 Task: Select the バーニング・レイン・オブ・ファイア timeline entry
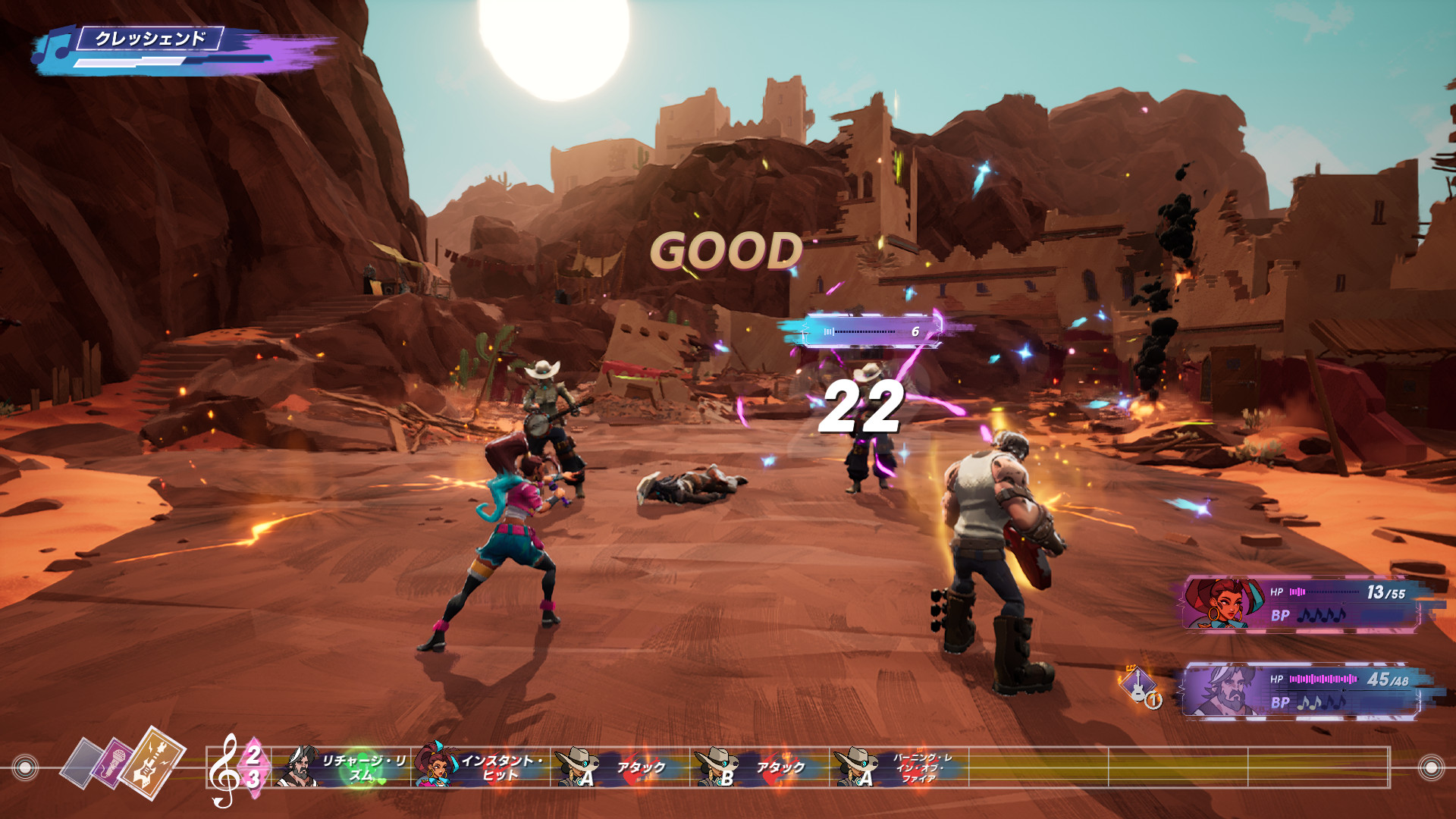point(899,767)
